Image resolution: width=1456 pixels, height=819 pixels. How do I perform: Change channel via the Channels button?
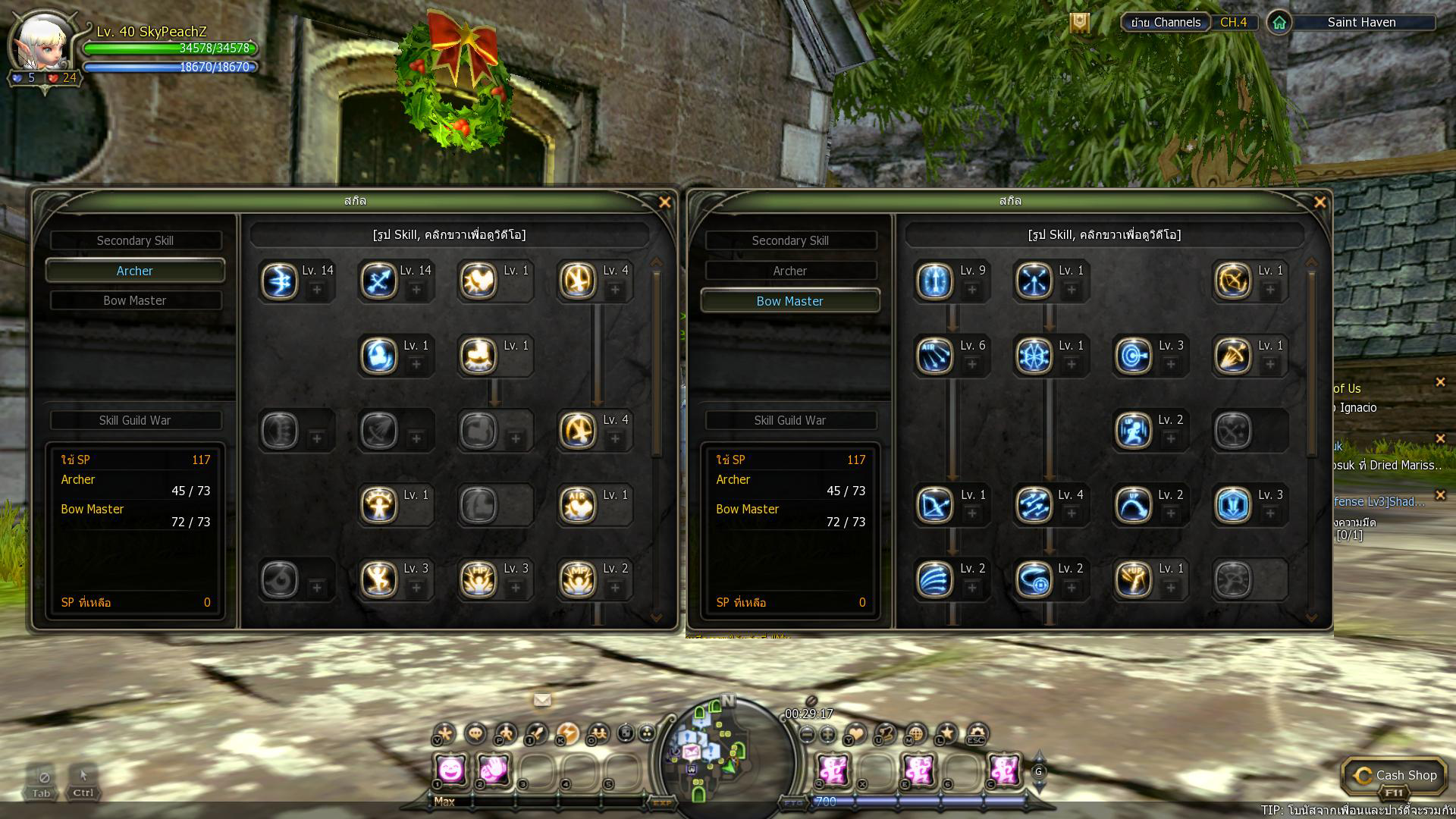(x=1165, y=23)
